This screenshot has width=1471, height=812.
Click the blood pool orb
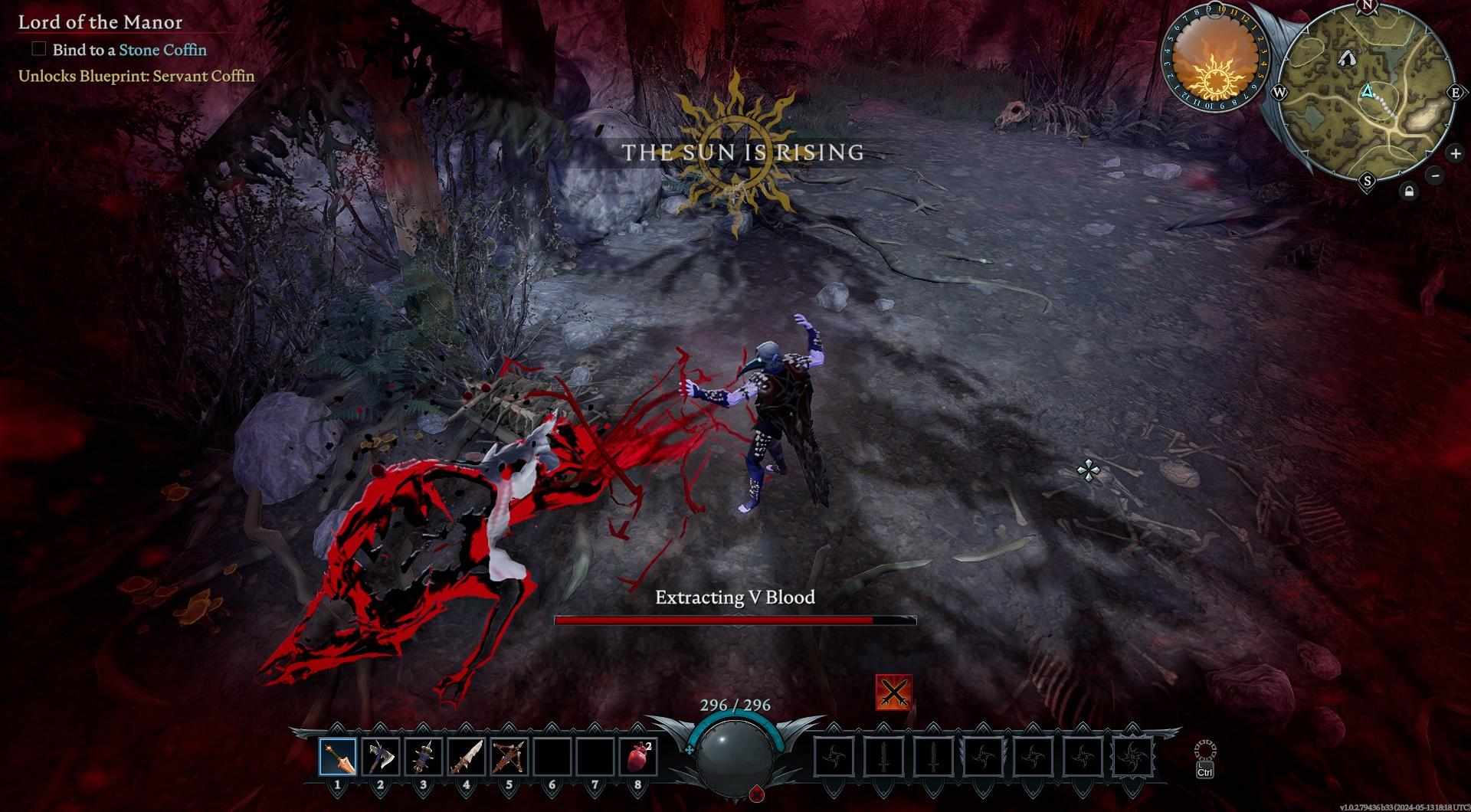pos(734,755)
